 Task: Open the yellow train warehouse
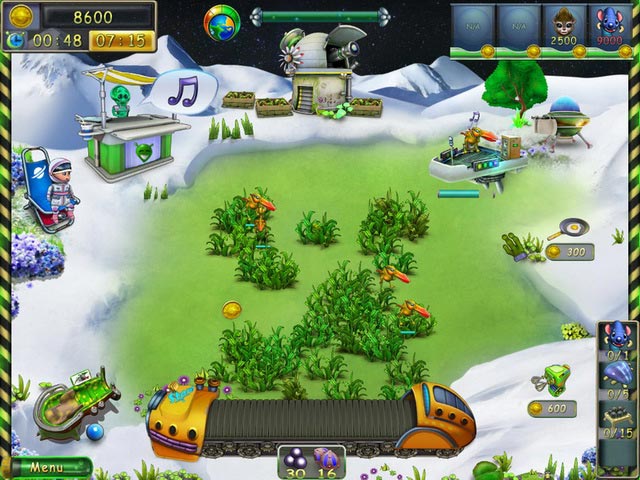tap(310, 418)
